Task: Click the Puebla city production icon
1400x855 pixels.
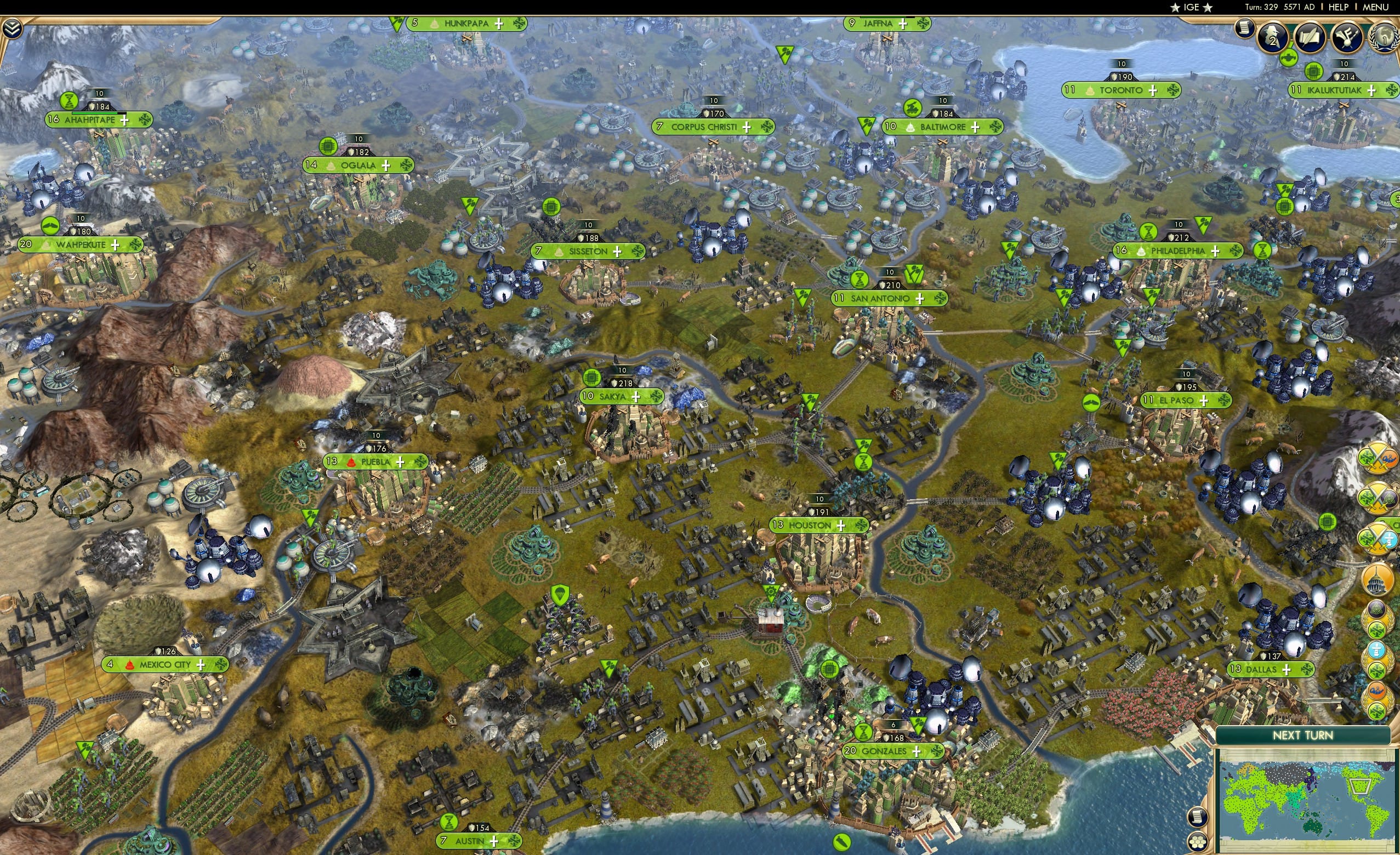Action: [x=420, y=463]
